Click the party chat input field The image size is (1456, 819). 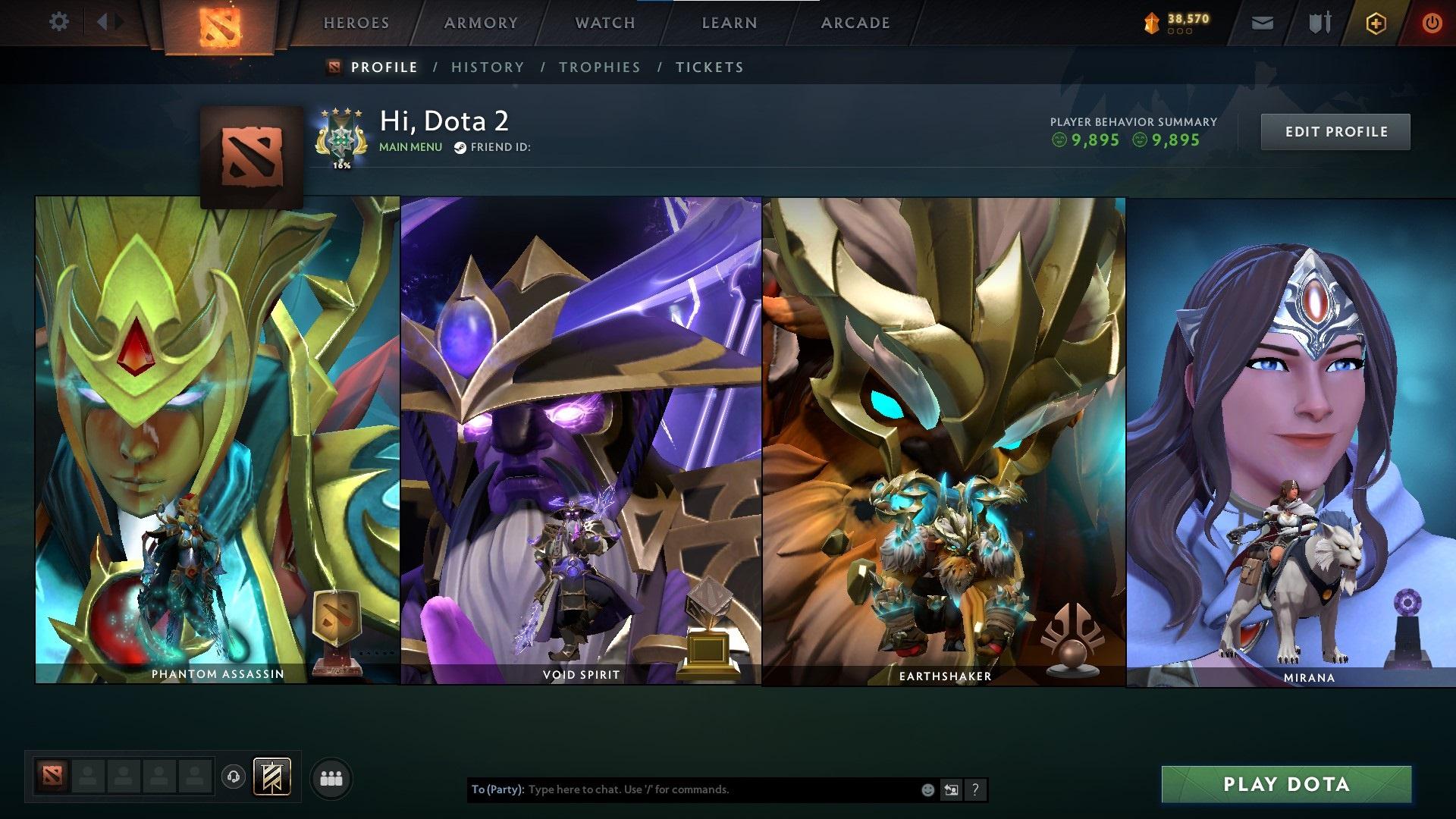(x=682, y=789)
